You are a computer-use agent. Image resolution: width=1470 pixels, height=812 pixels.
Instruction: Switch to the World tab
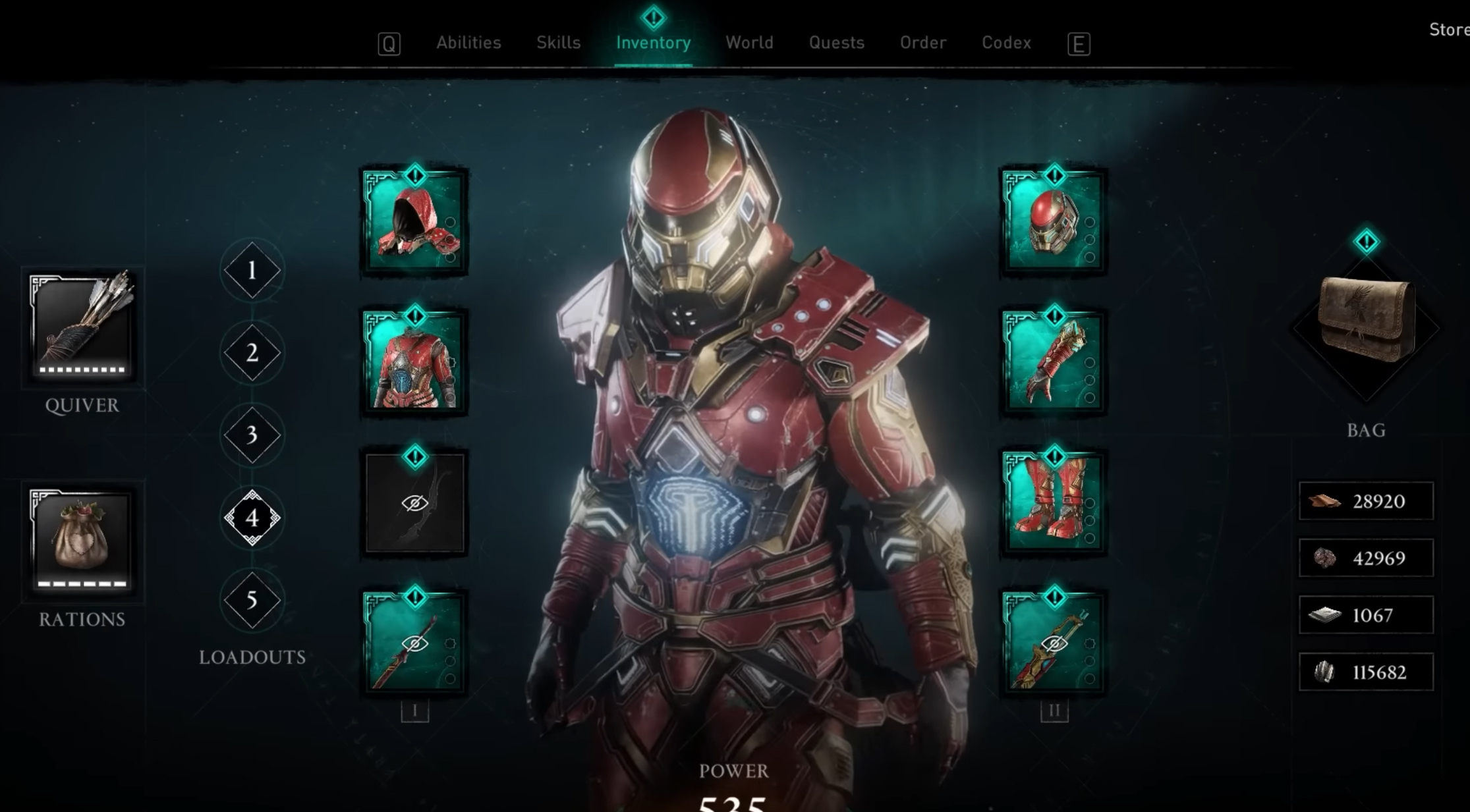point(749,42)
